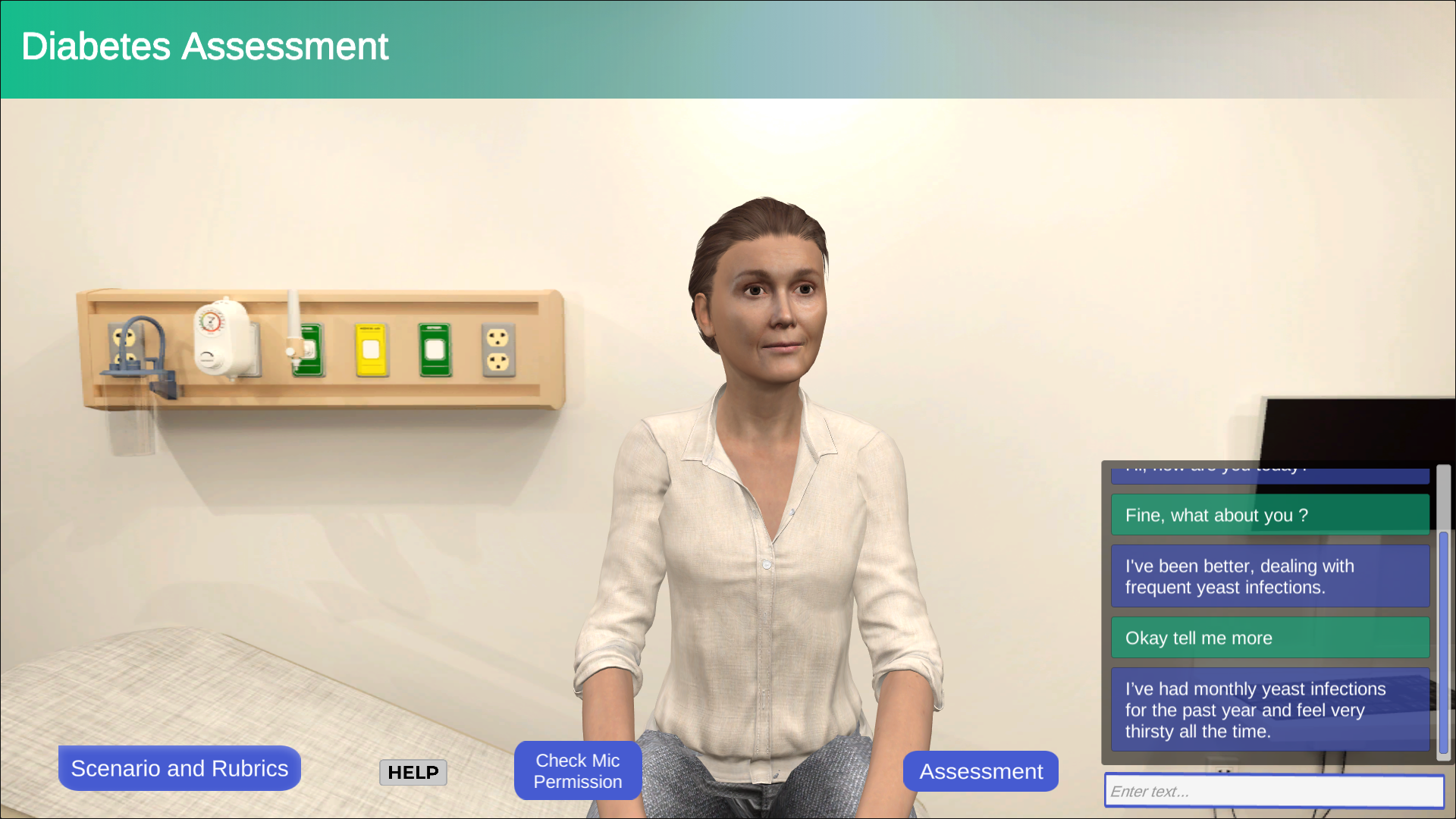The width and height of the screenshot is (1456, 819).
Task: Open the Assessment screen
Action: 981,770
